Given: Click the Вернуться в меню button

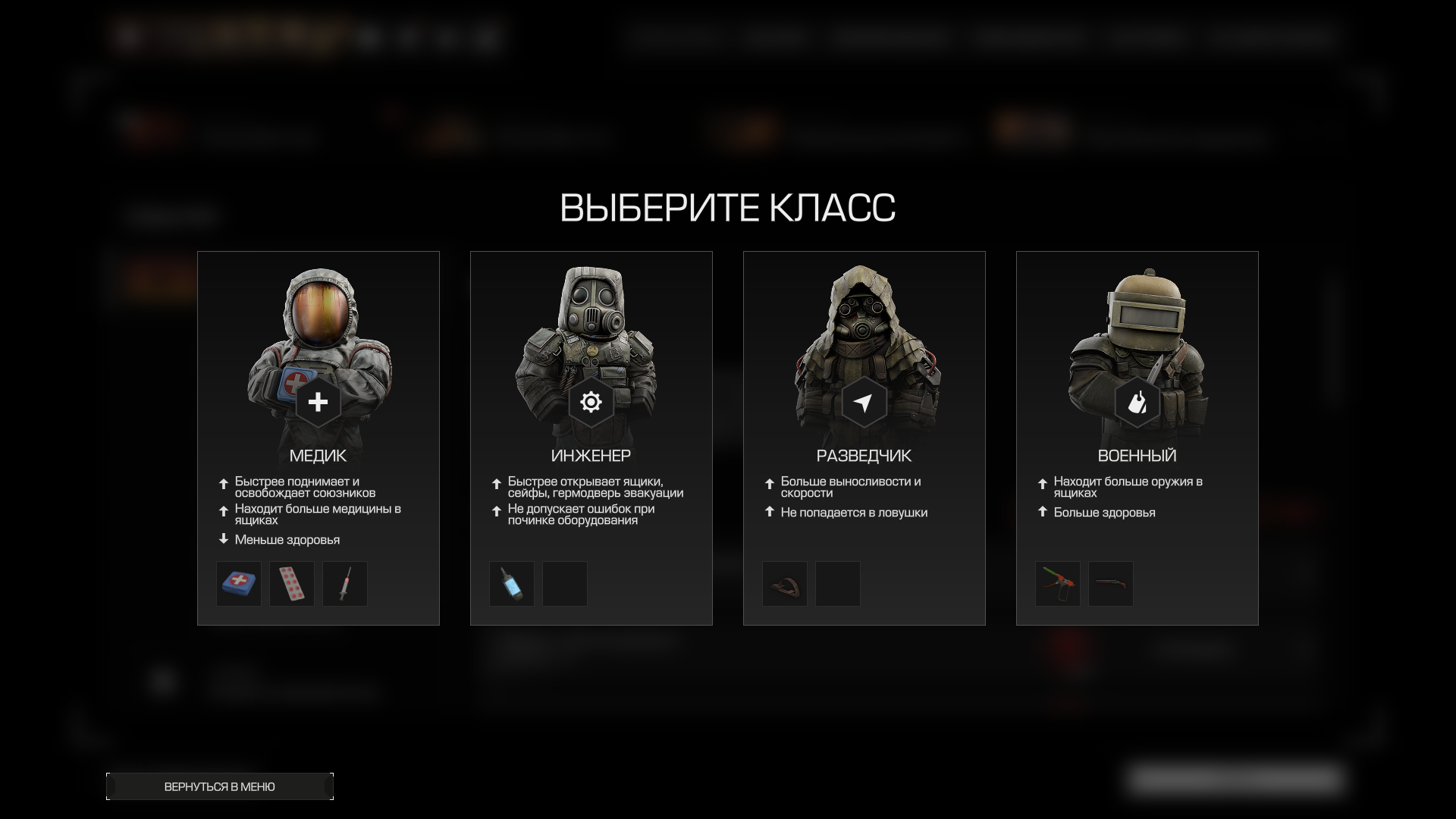Looking at the screenshot, I should [x=220, y=786].
